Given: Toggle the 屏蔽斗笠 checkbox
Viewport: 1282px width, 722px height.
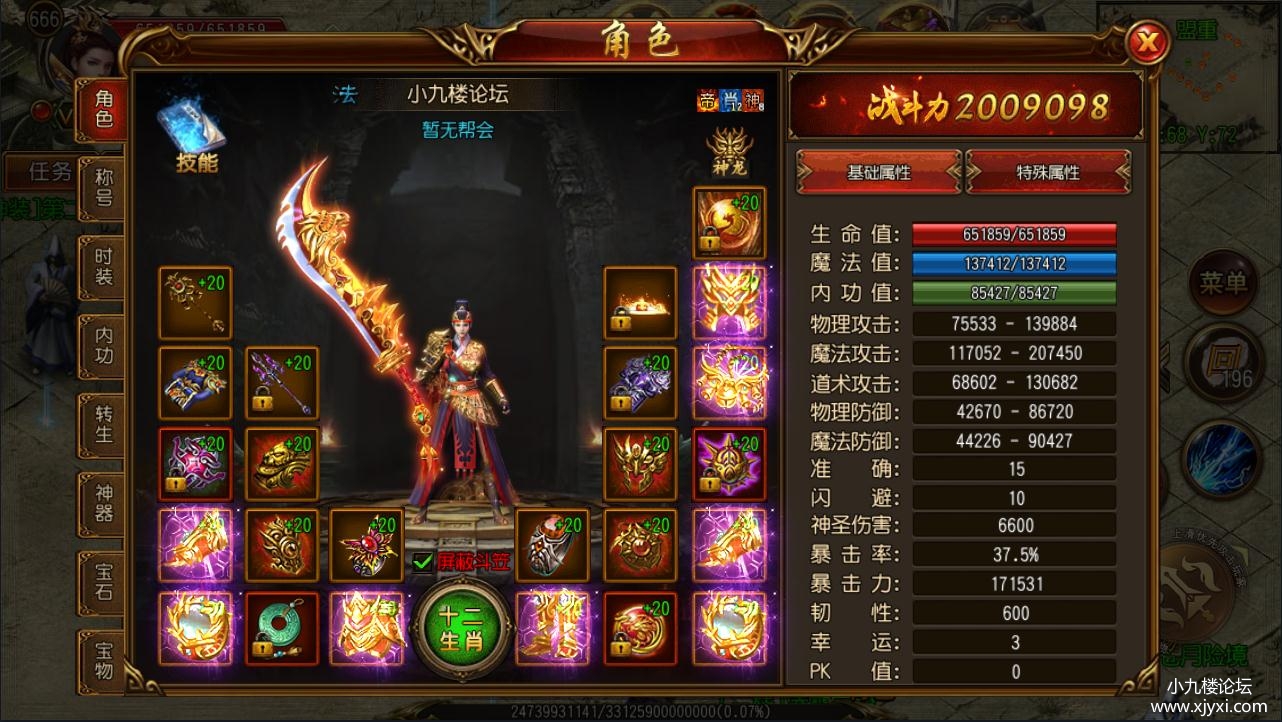Looking at the screenshot, I should tap(422, 562).
